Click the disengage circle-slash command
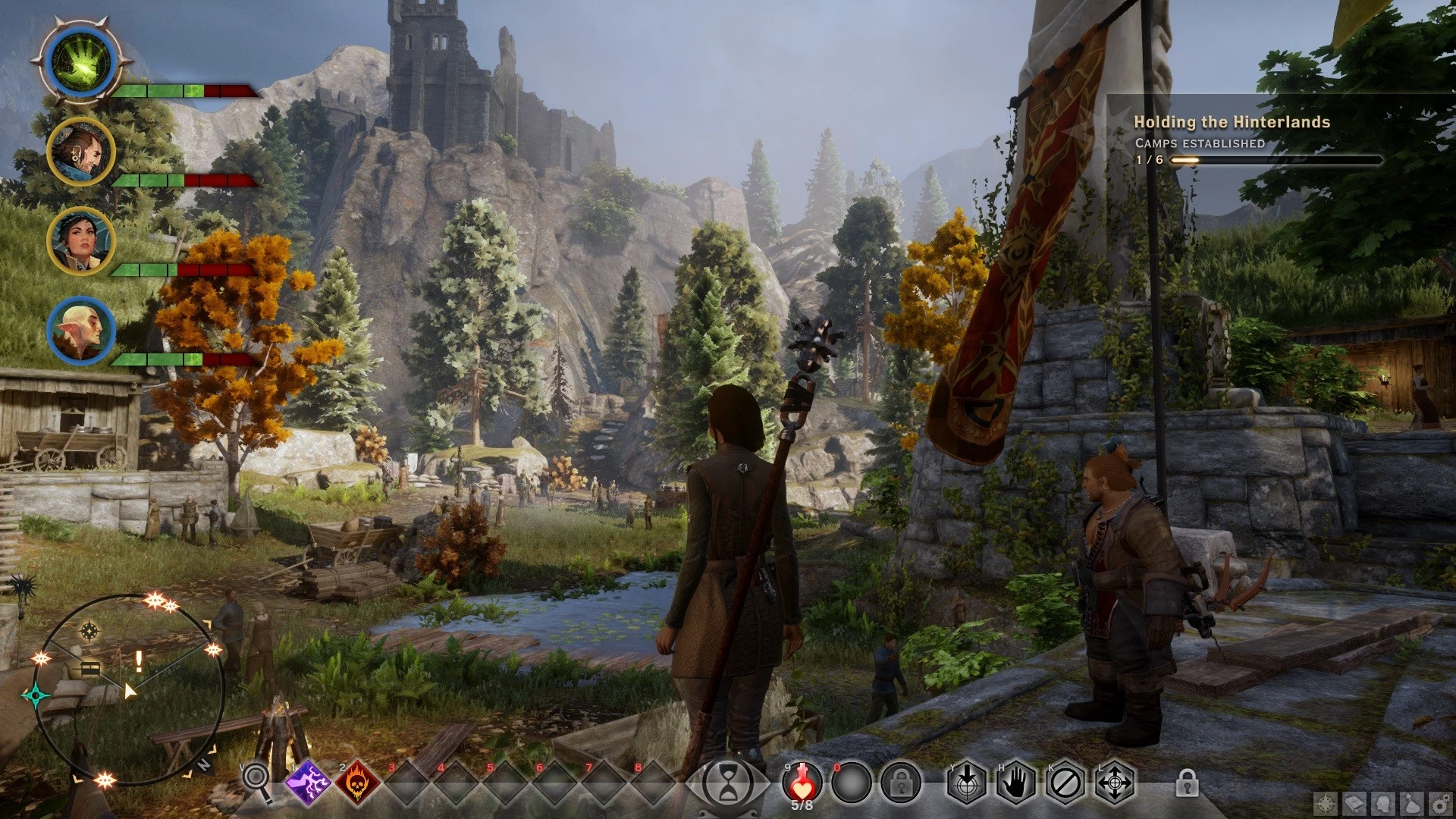This screenshot has width=1456, height=819. pyautogui.click(x=1065, y=783)
